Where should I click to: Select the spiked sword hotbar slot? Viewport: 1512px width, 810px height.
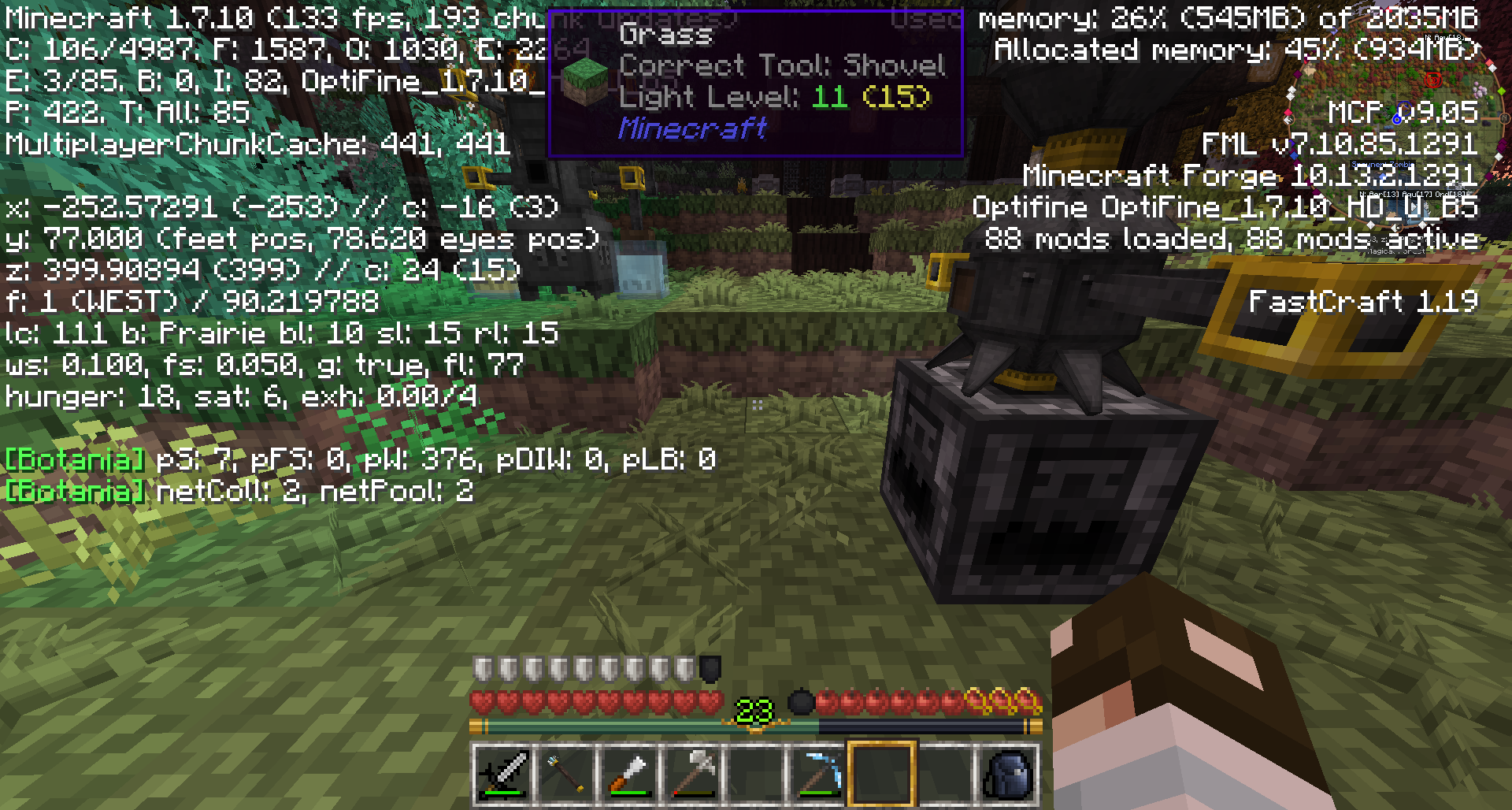pyautogui.click(x=502, y=773)
